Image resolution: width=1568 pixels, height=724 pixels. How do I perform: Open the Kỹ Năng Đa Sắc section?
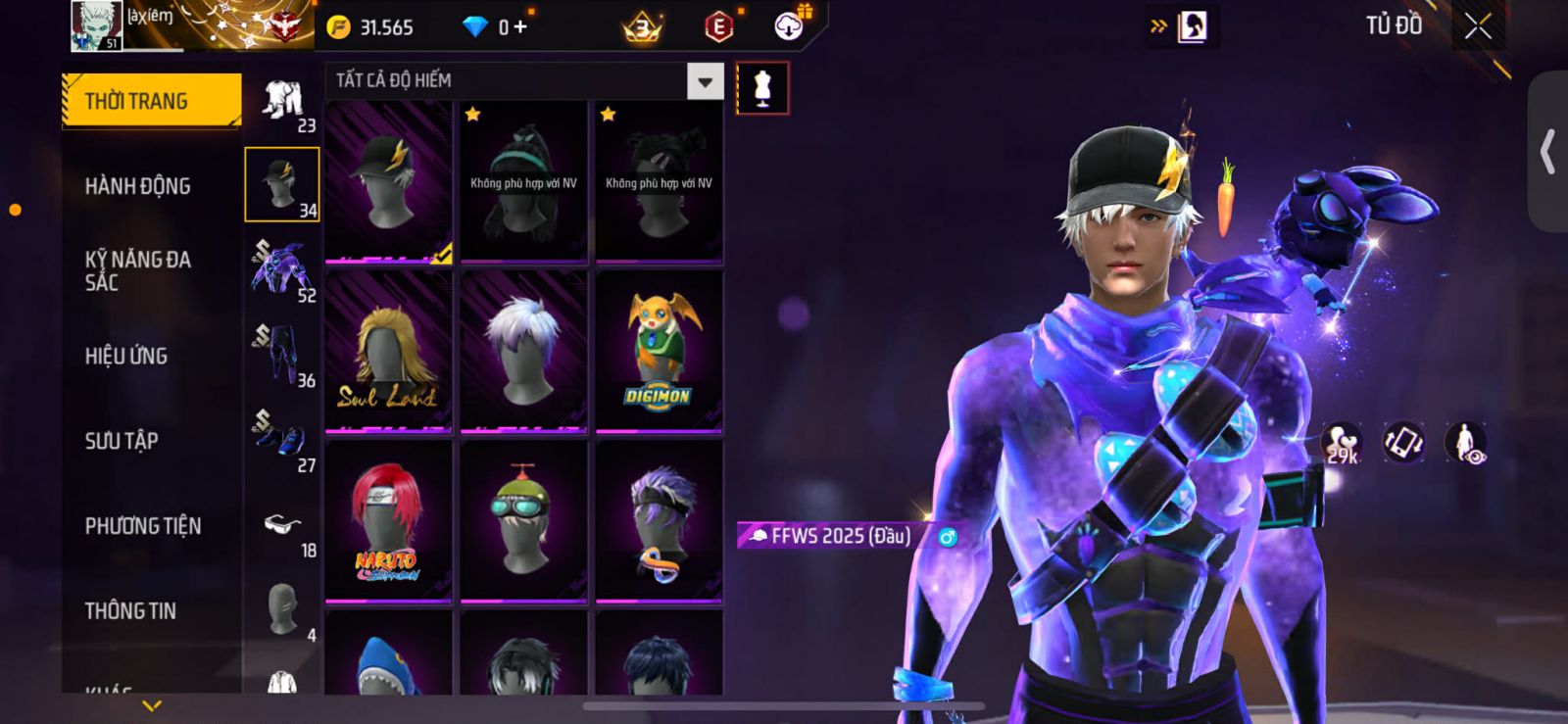click(x=138, y=270)
